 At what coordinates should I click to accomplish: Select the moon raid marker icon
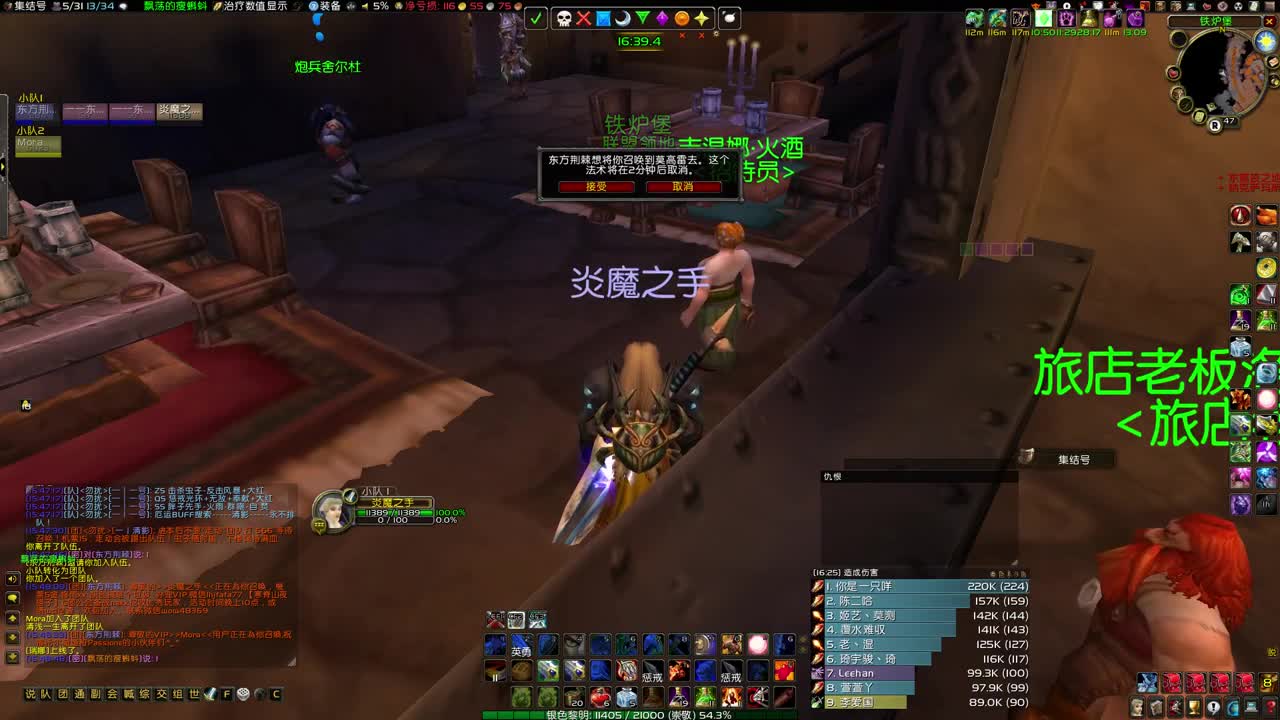pos(624,17)
